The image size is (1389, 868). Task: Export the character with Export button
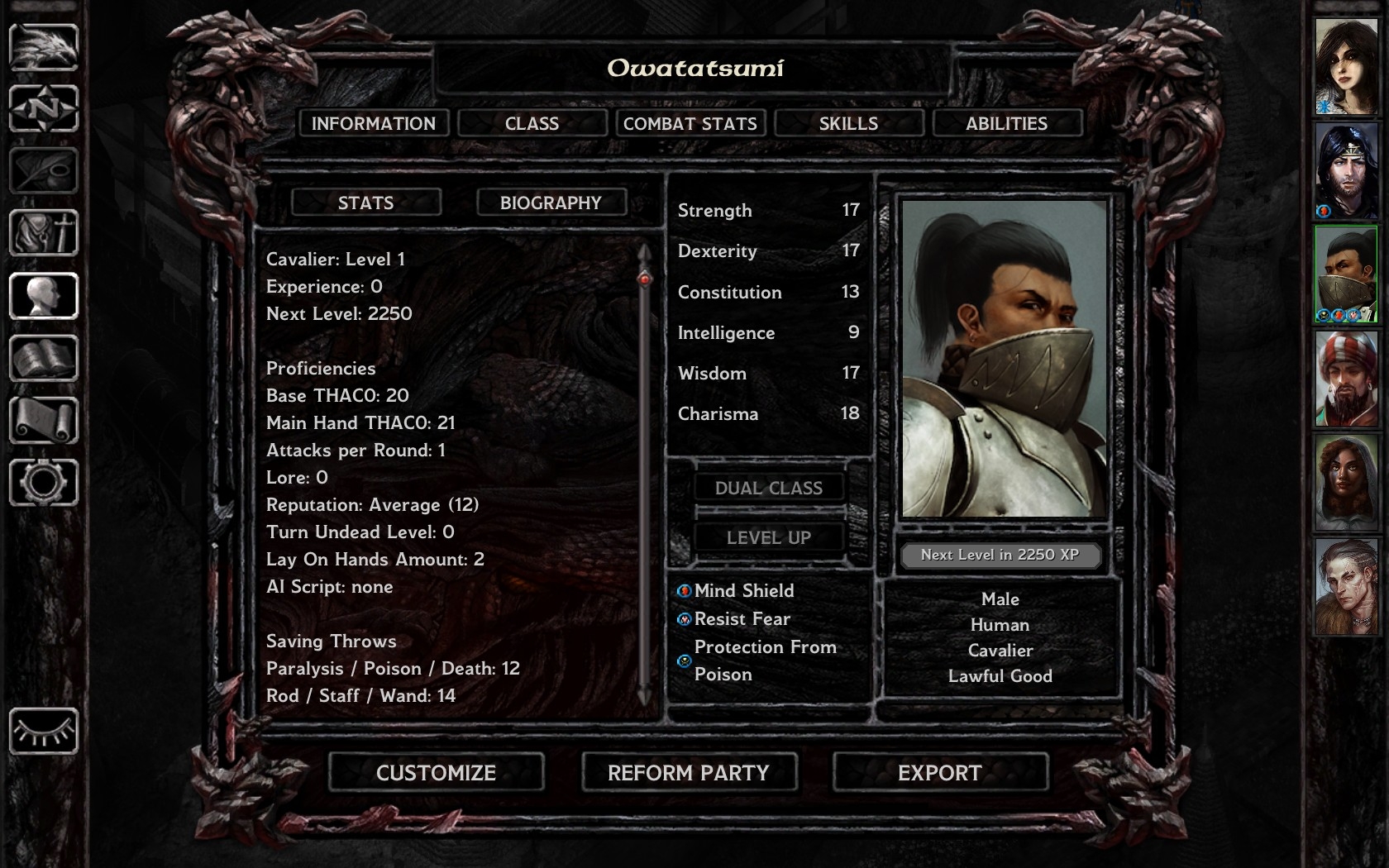(940, 773)
